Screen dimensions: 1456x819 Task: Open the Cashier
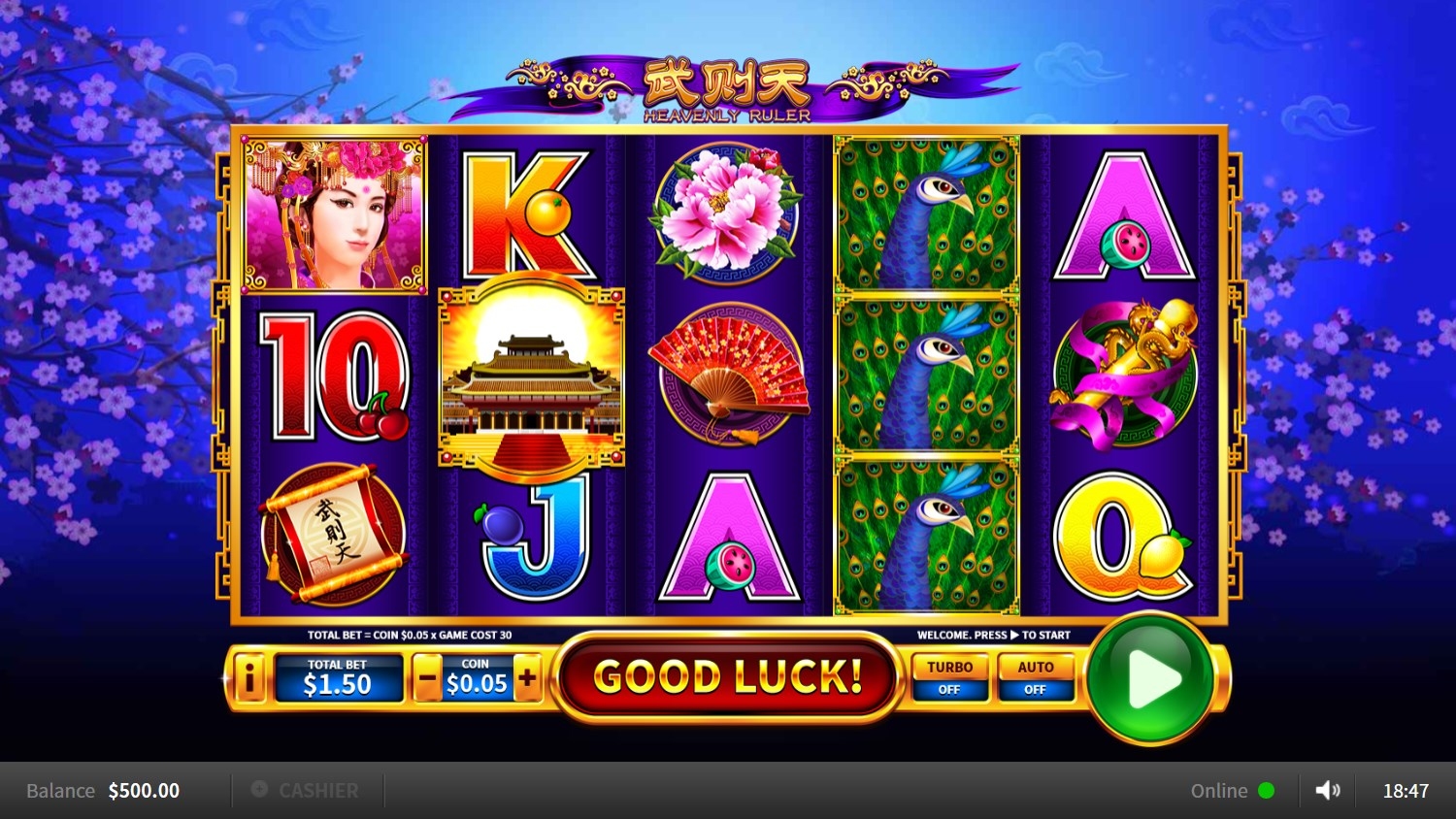click(x=306, y=791)
